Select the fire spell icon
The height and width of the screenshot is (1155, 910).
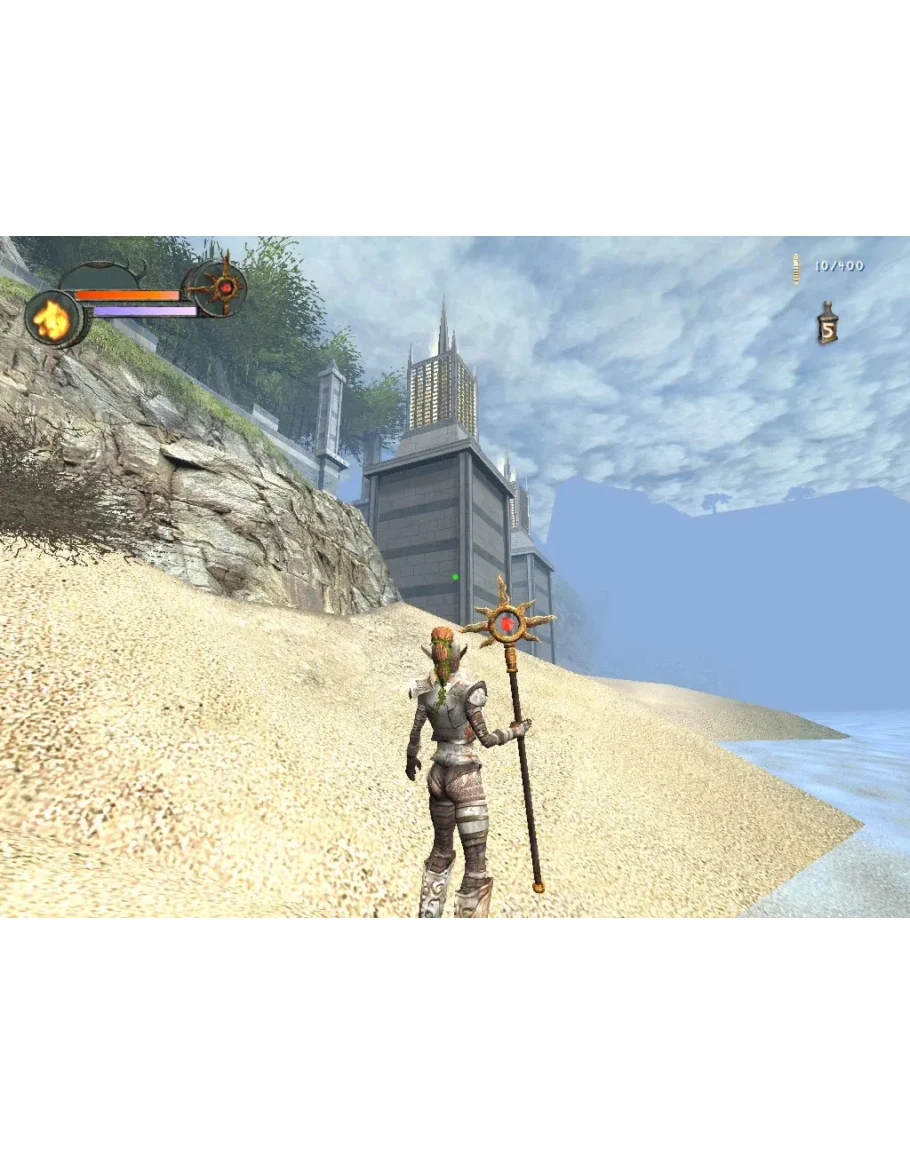50,319
